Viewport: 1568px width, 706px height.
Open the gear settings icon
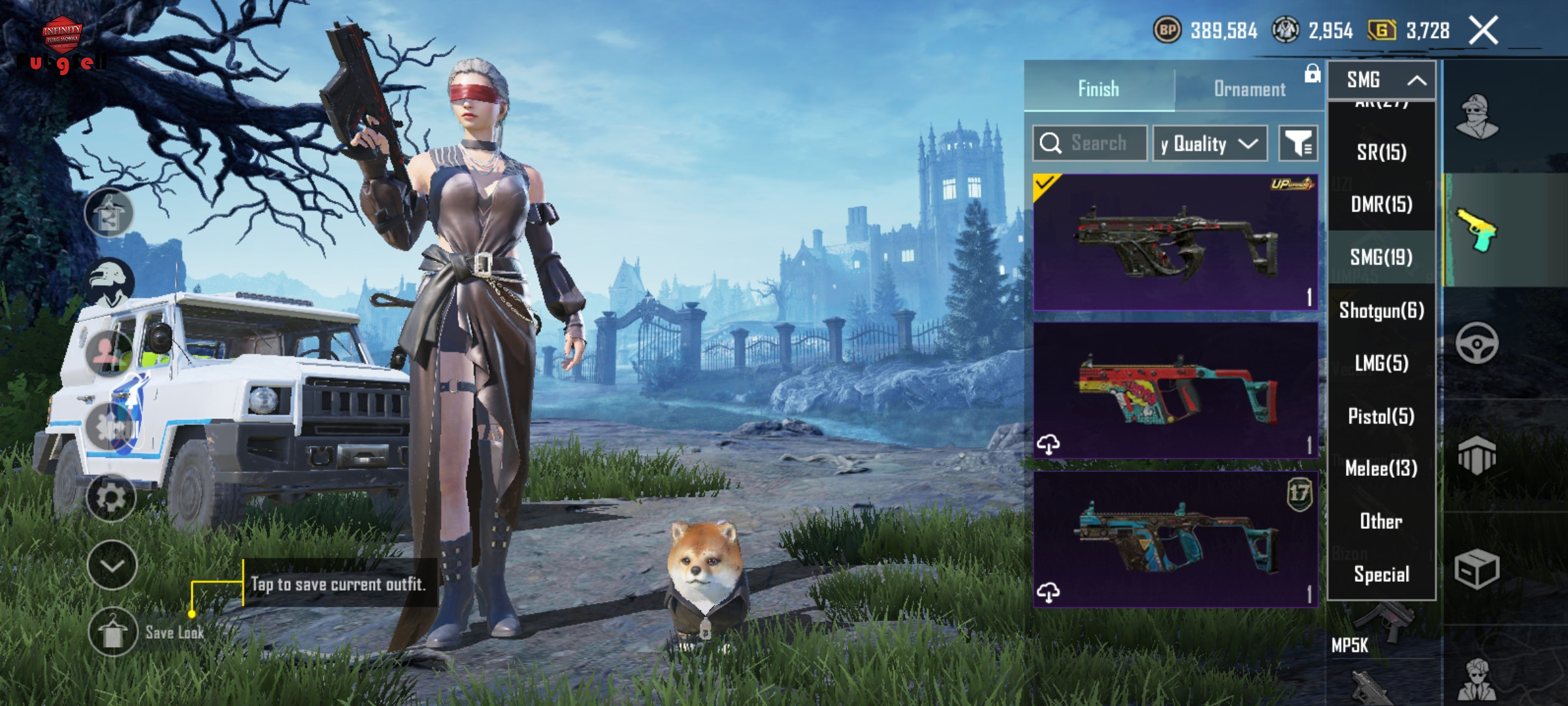pyautogui.click(x=111, y=498)
